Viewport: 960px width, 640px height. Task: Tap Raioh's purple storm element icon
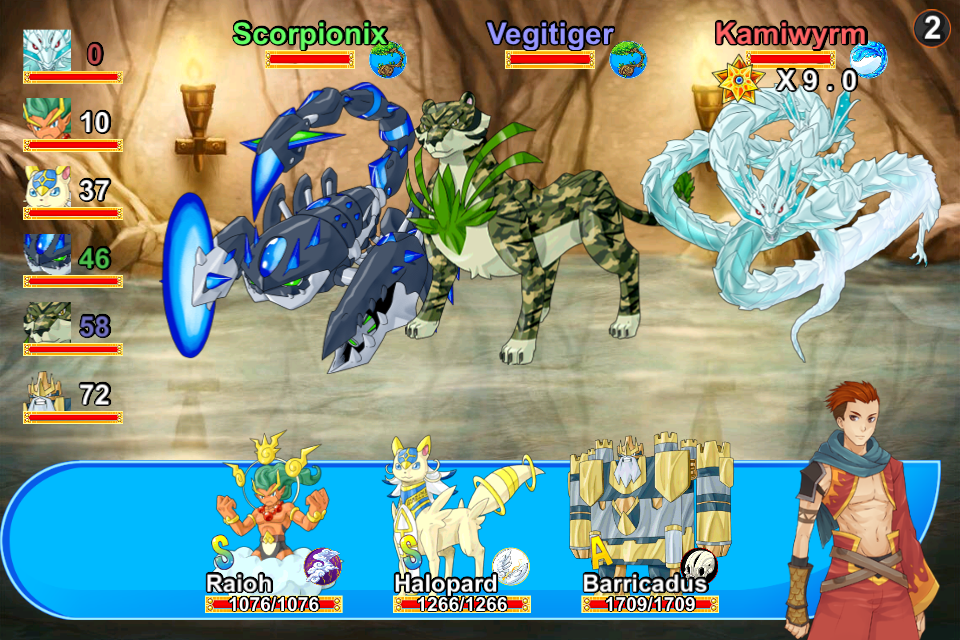click(x=322, y=566)
